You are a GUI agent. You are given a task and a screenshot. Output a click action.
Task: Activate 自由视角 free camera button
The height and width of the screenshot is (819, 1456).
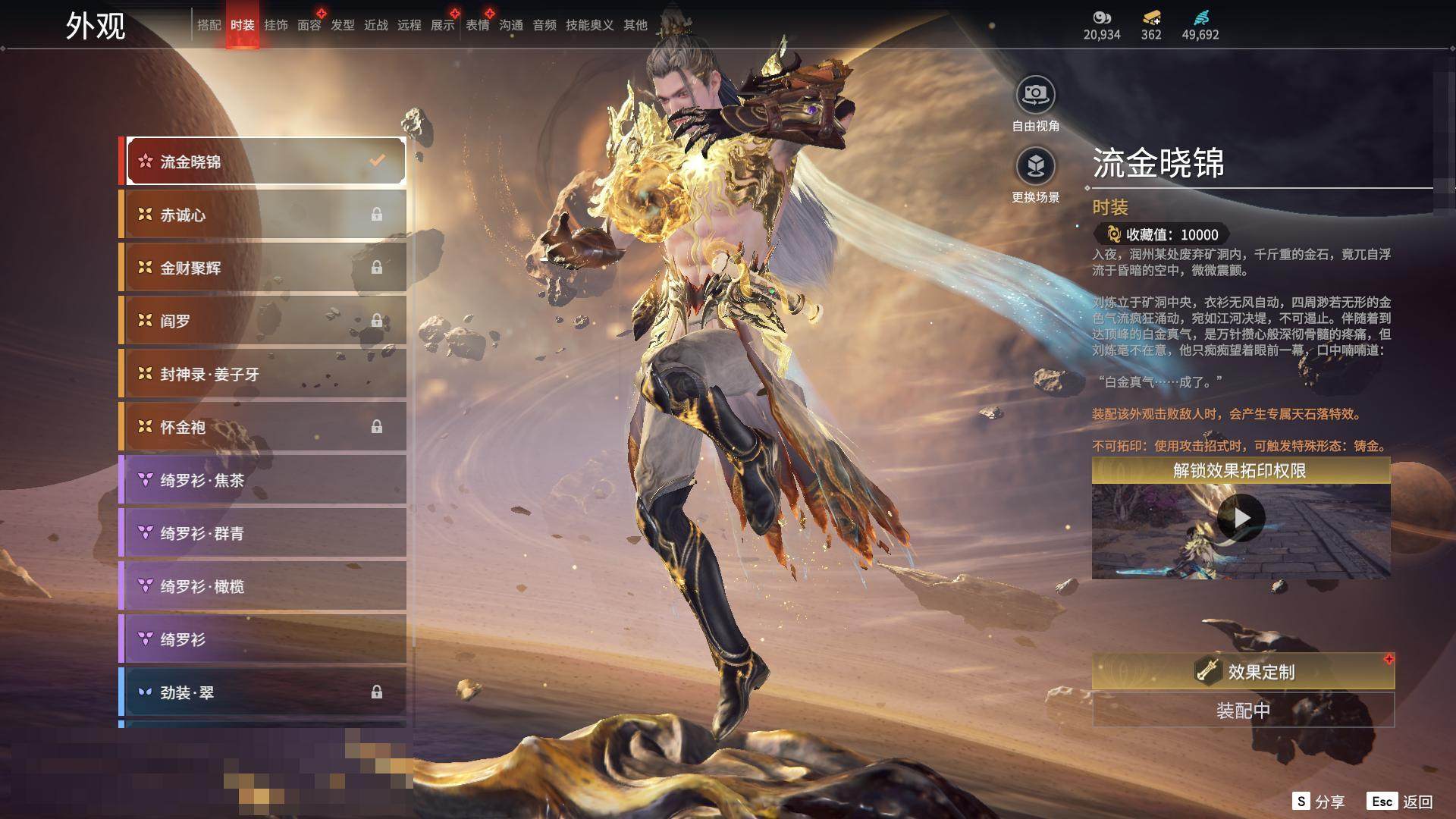[x=1035, y=95]
